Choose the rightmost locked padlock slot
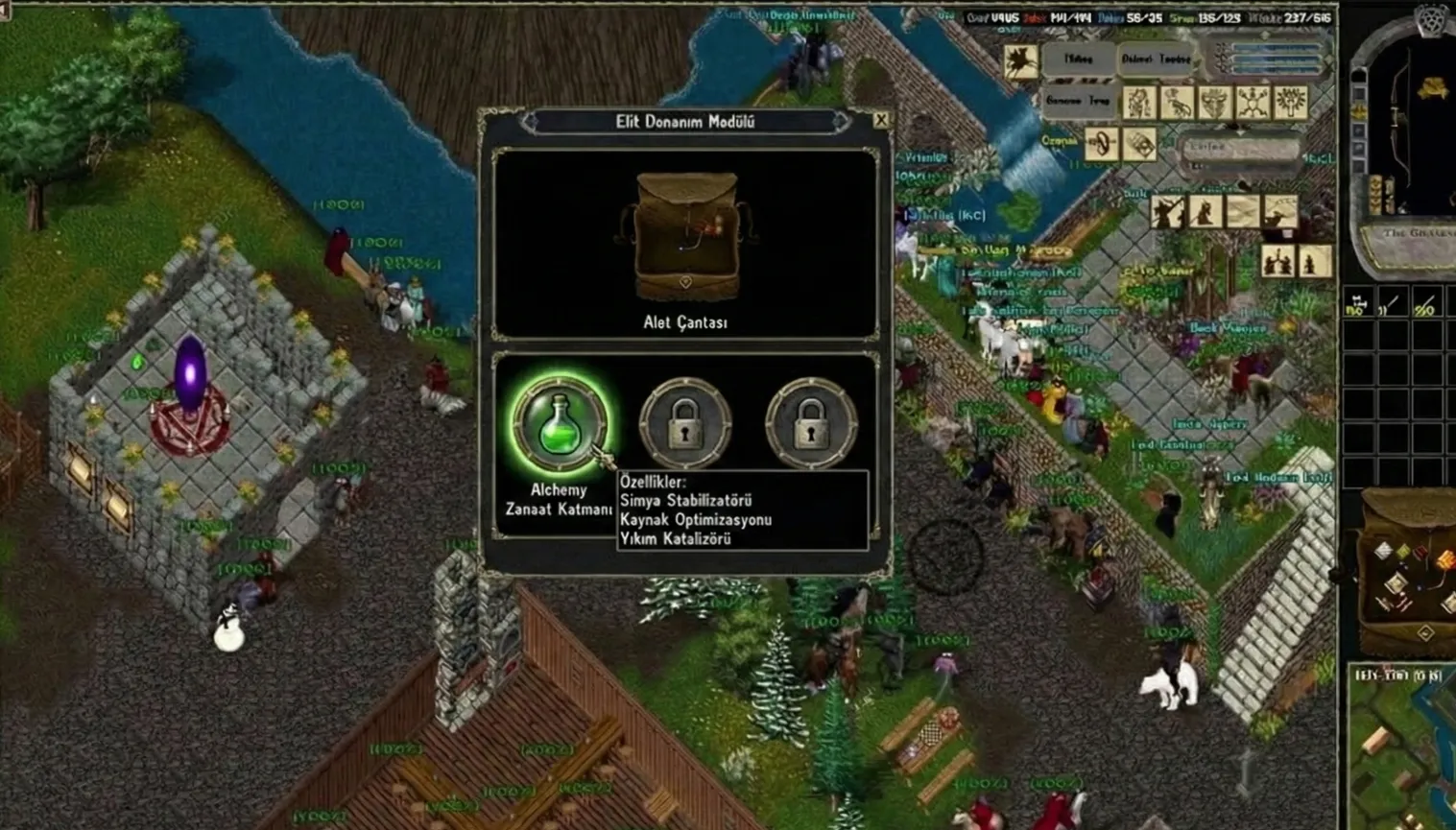1456x830 pixels. click(x=811, y=422)
